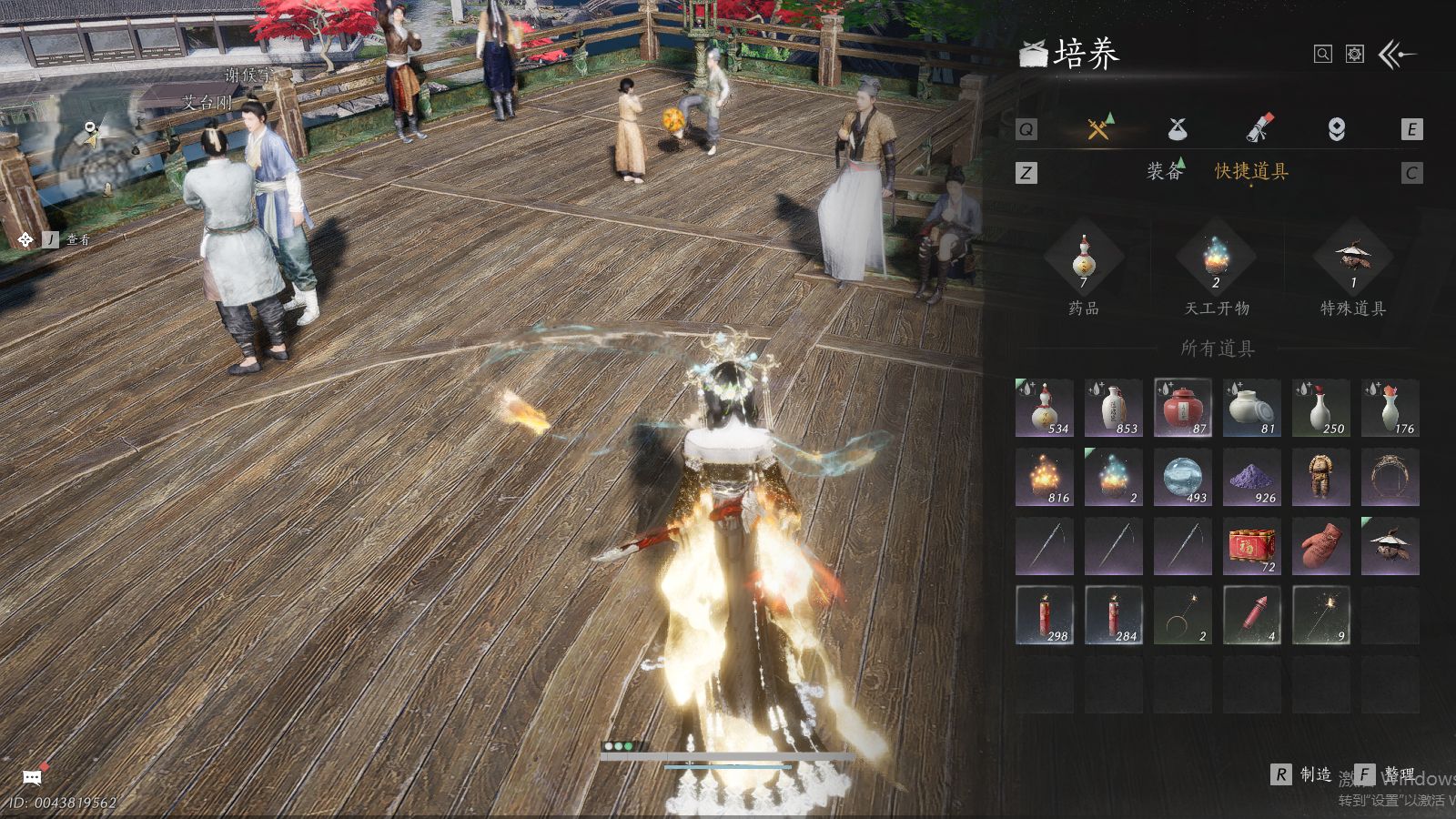Pick the red rocket firework item
Image resolution: width=1456 pixels, height=819 pixels.
point(1251,615)
